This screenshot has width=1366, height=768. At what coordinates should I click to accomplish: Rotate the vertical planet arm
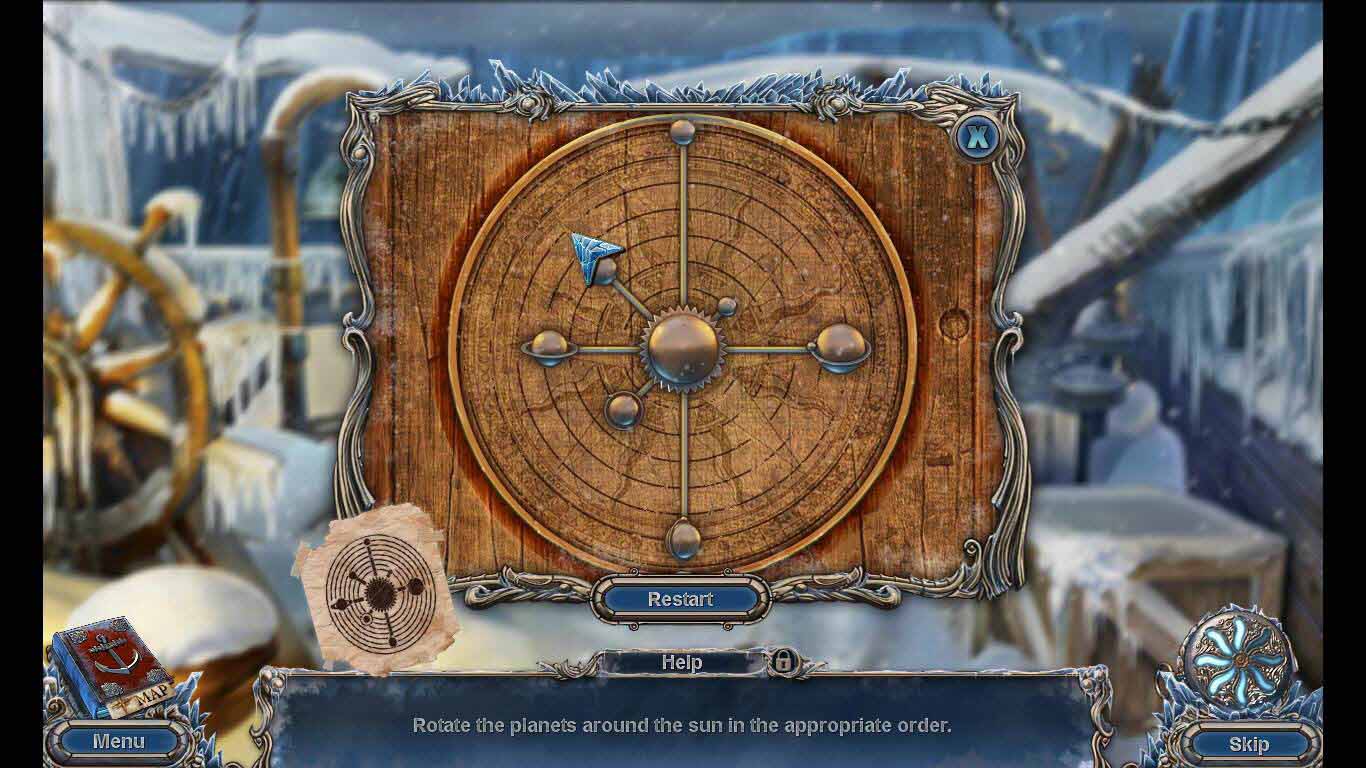pyautogui.click(x=685, y=220)
